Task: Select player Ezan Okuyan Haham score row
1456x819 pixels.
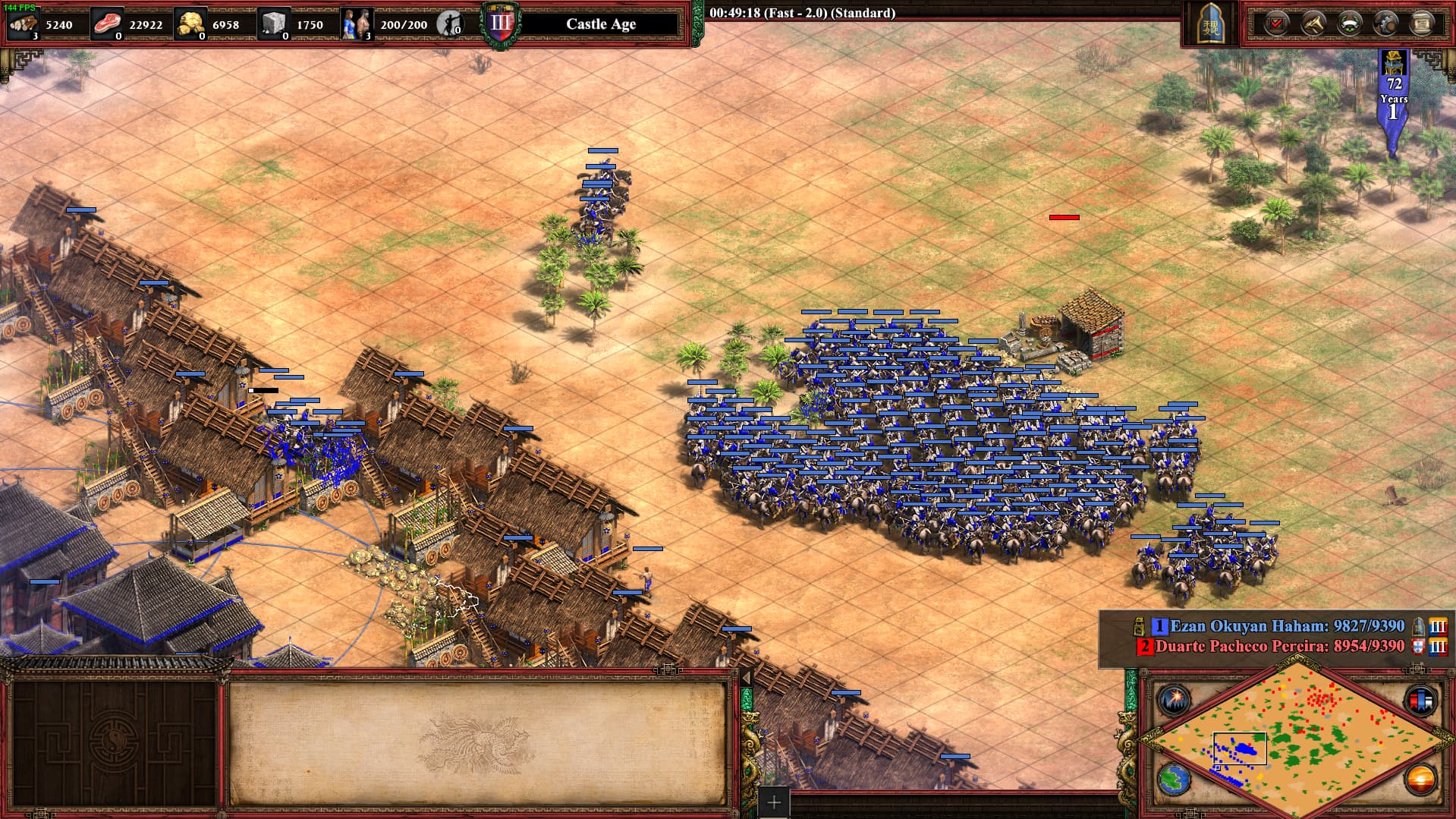Action: 1287,626
